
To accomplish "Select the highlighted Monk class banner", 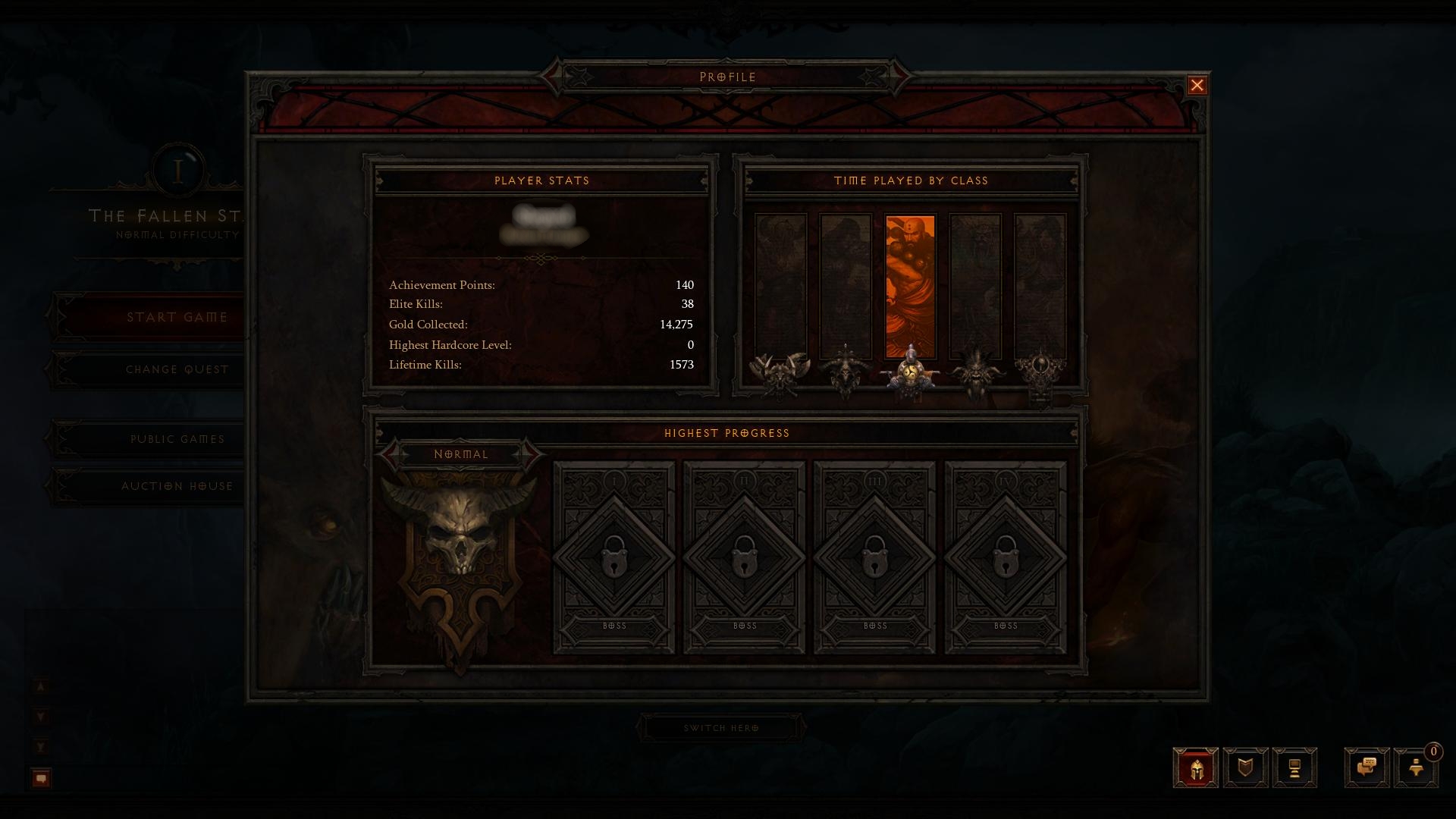I will 910,287.
